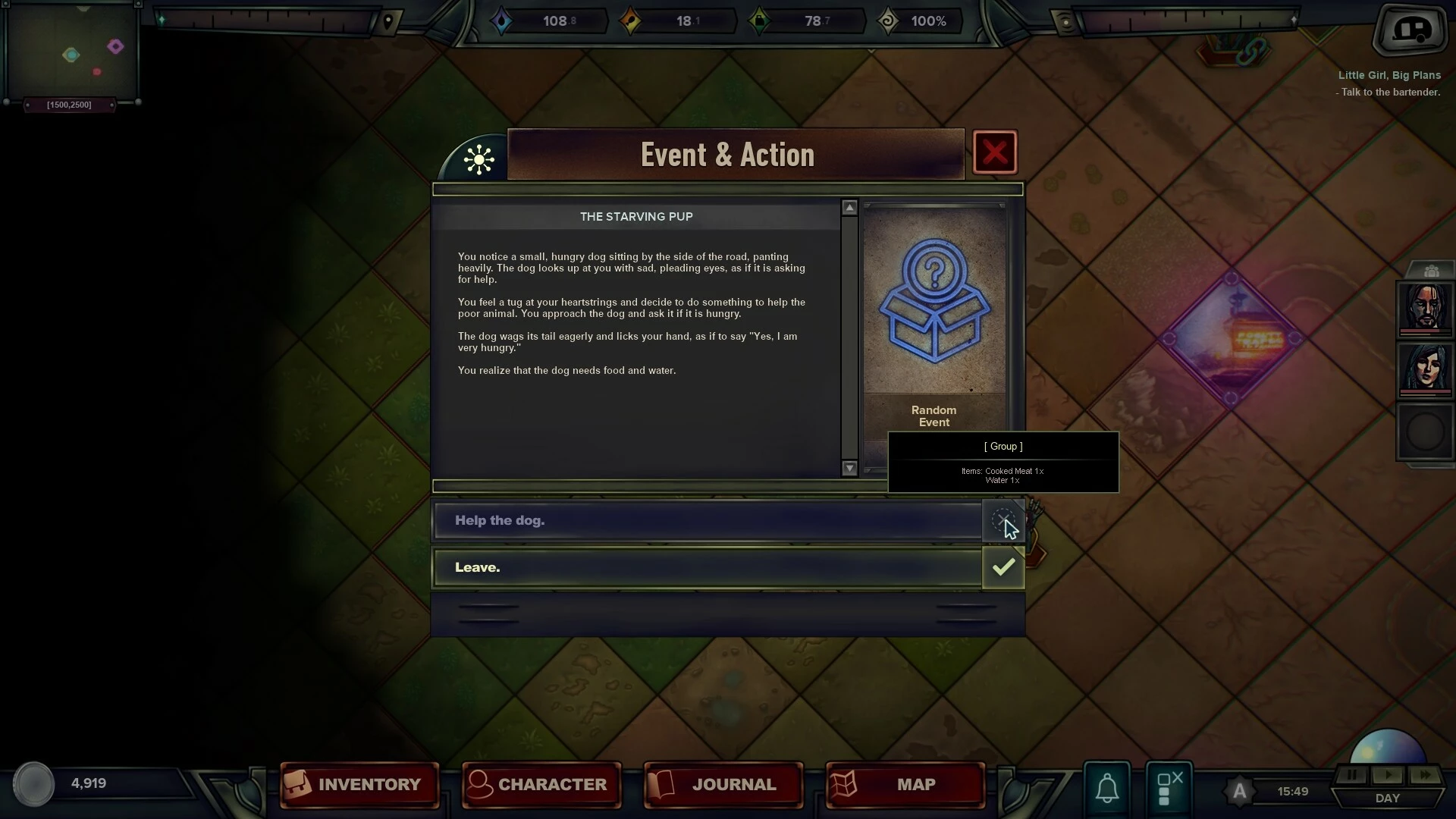Open the Inventory panel
1456x819 pixels.
click(x=359, y=785)
